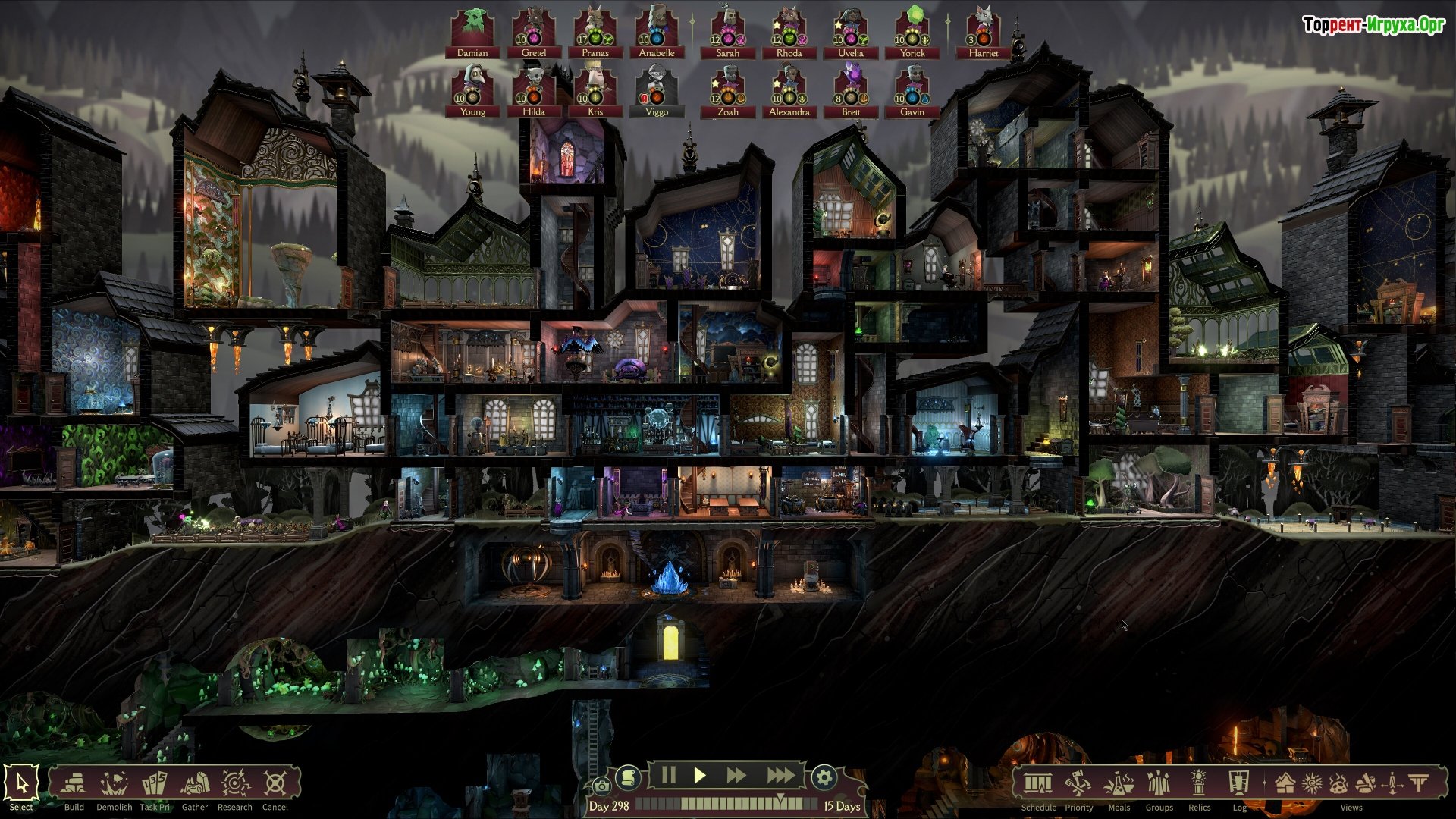
Task: Open the Schedule panel
Action: click(1038, 783)
